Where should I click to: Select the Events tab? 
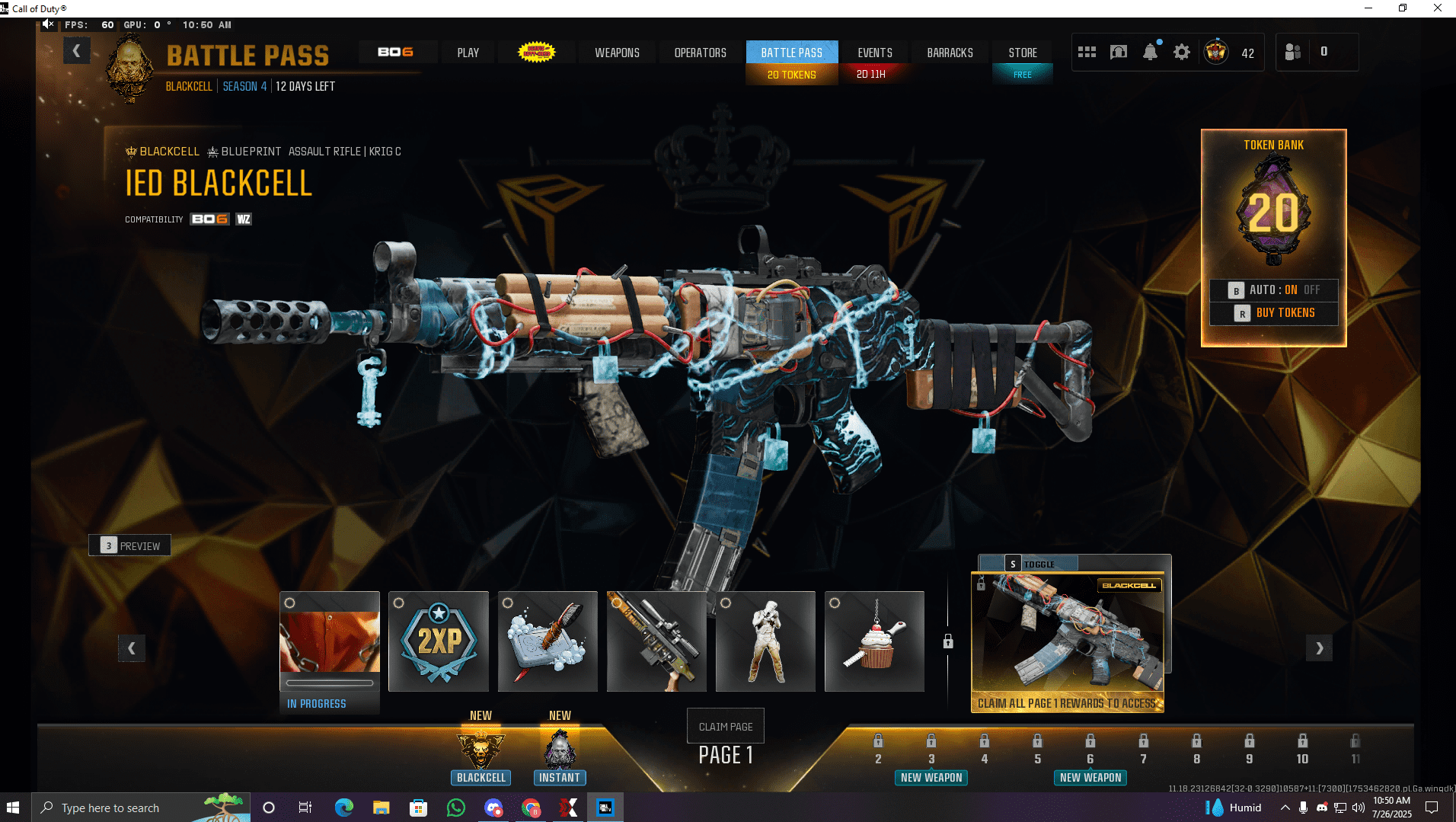(x=874, y=53)
